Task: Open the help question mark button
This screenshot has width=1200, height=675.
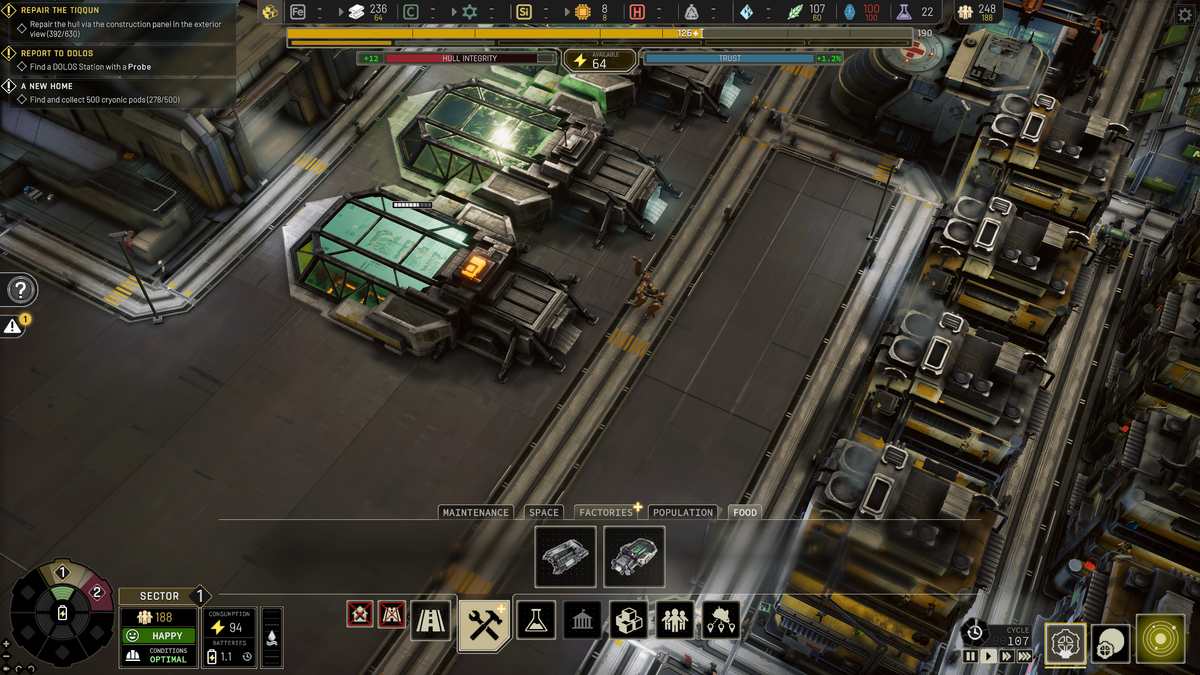Action: 20,291
